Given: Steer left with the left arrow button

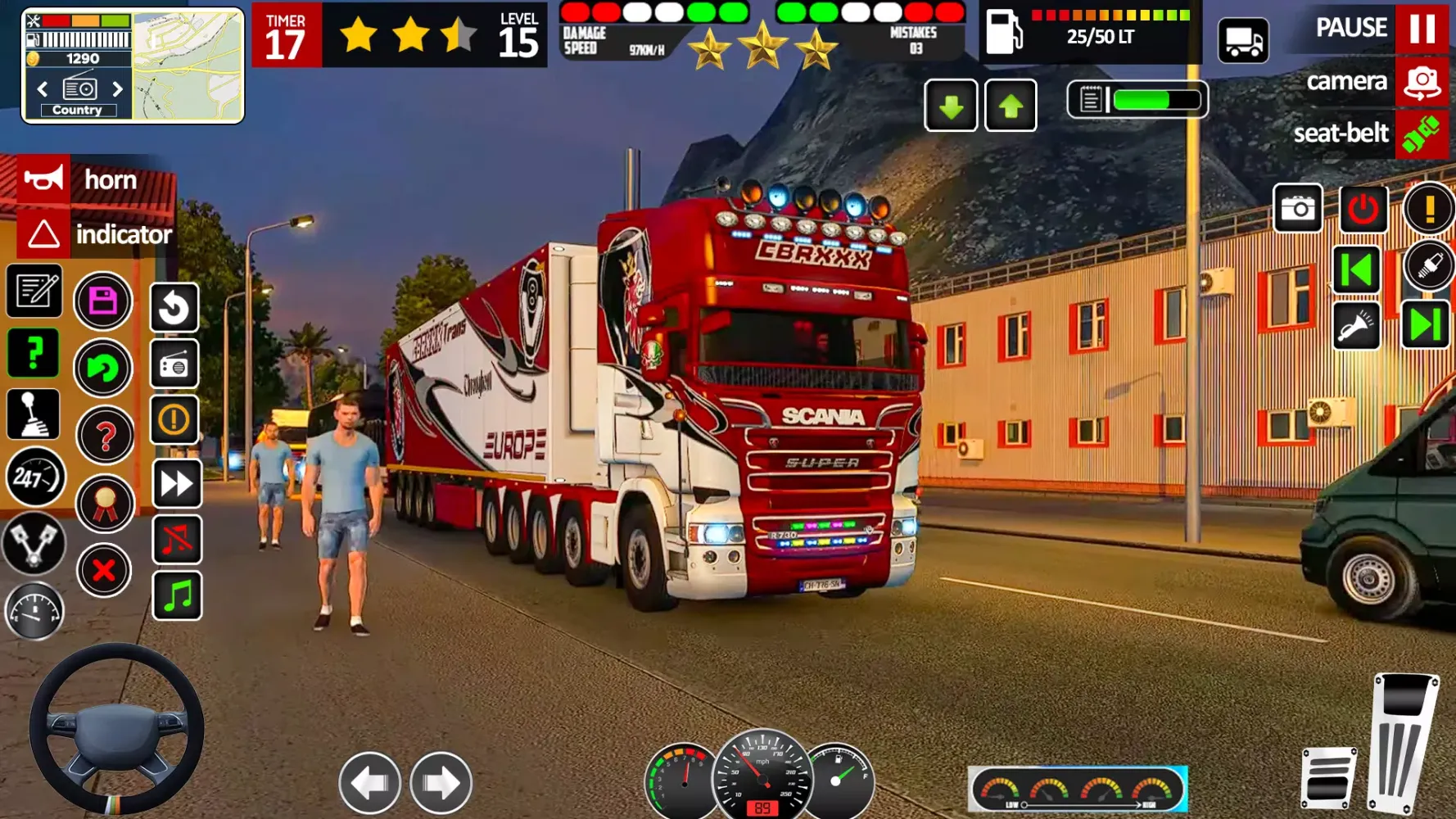Looking at the screenshot, I should click(370, 783).
